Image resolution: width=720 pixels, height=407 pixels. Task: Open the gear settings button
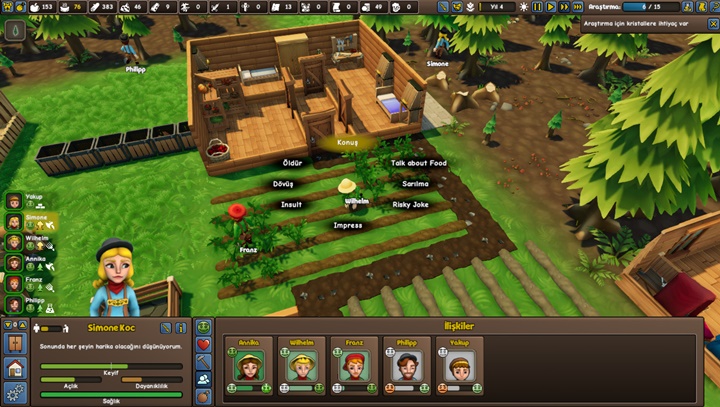coord(15,392)
